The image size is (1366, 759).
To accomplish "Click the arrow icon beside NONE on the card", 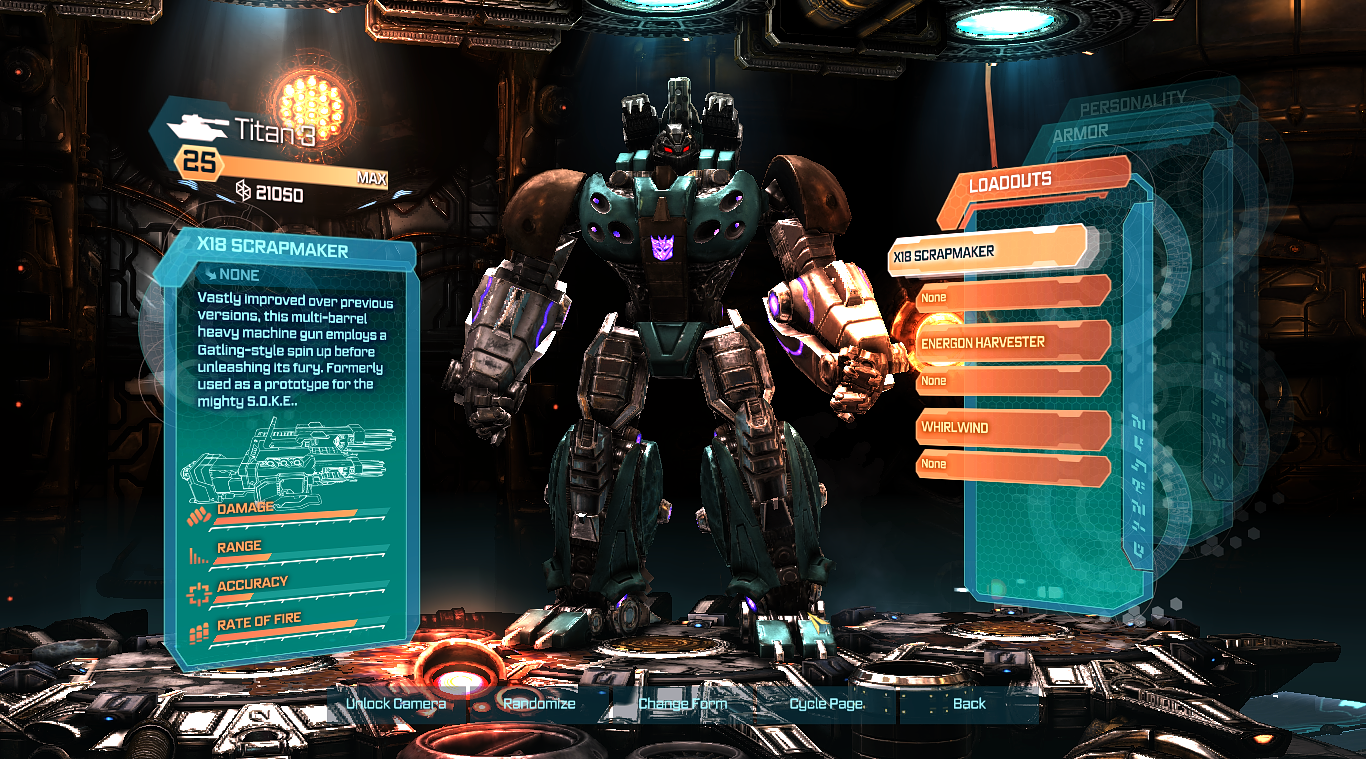I will 209,275.
